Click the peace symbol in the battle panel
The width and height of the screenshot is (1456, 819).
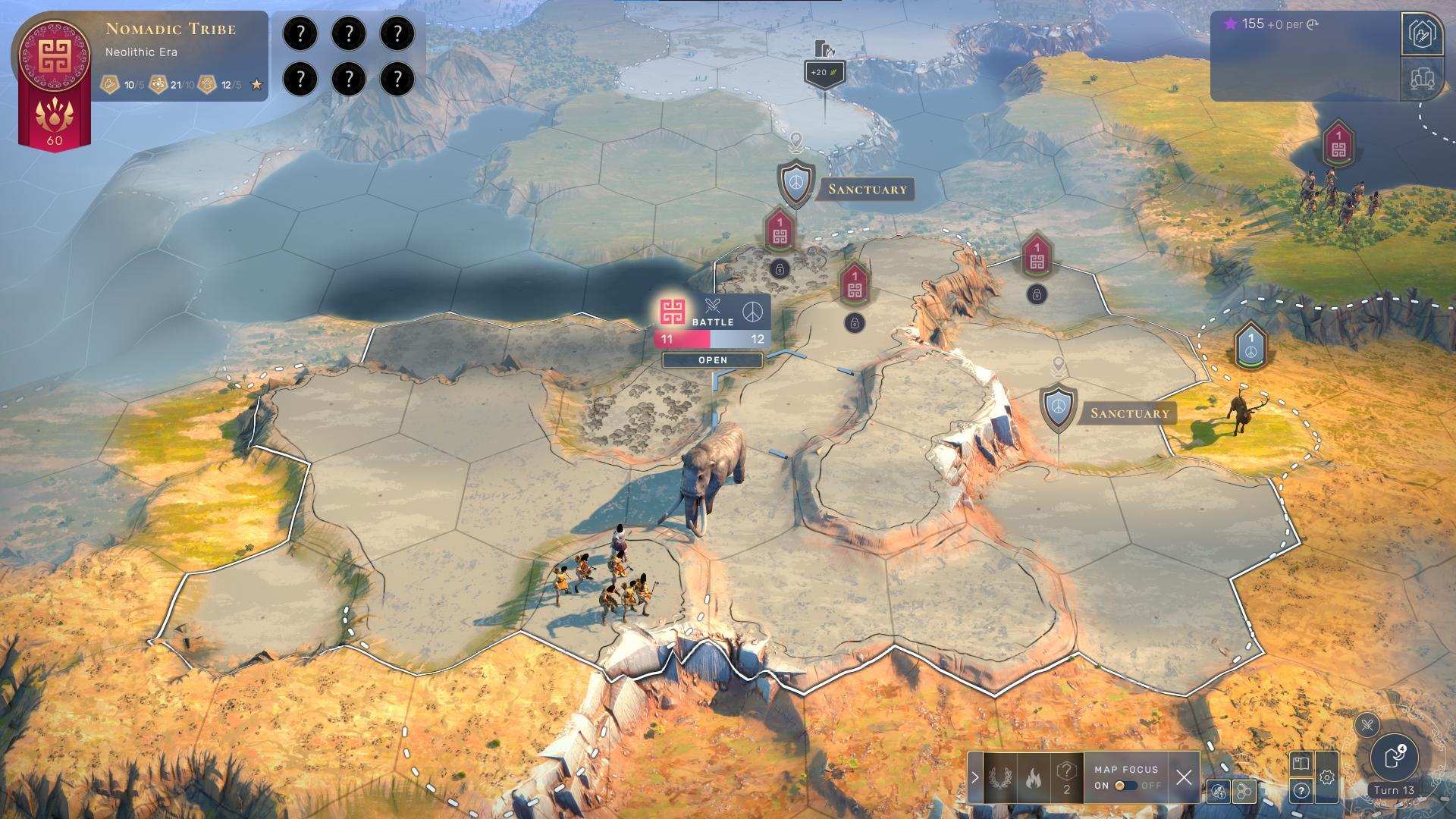point(752,312)
